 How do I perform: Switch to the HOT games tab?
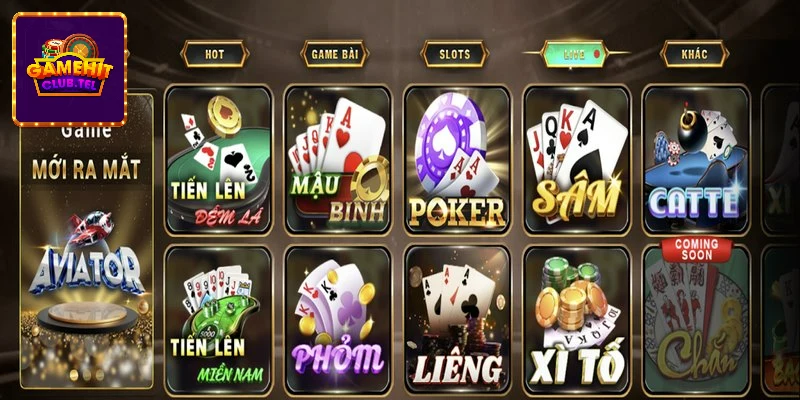214,54
